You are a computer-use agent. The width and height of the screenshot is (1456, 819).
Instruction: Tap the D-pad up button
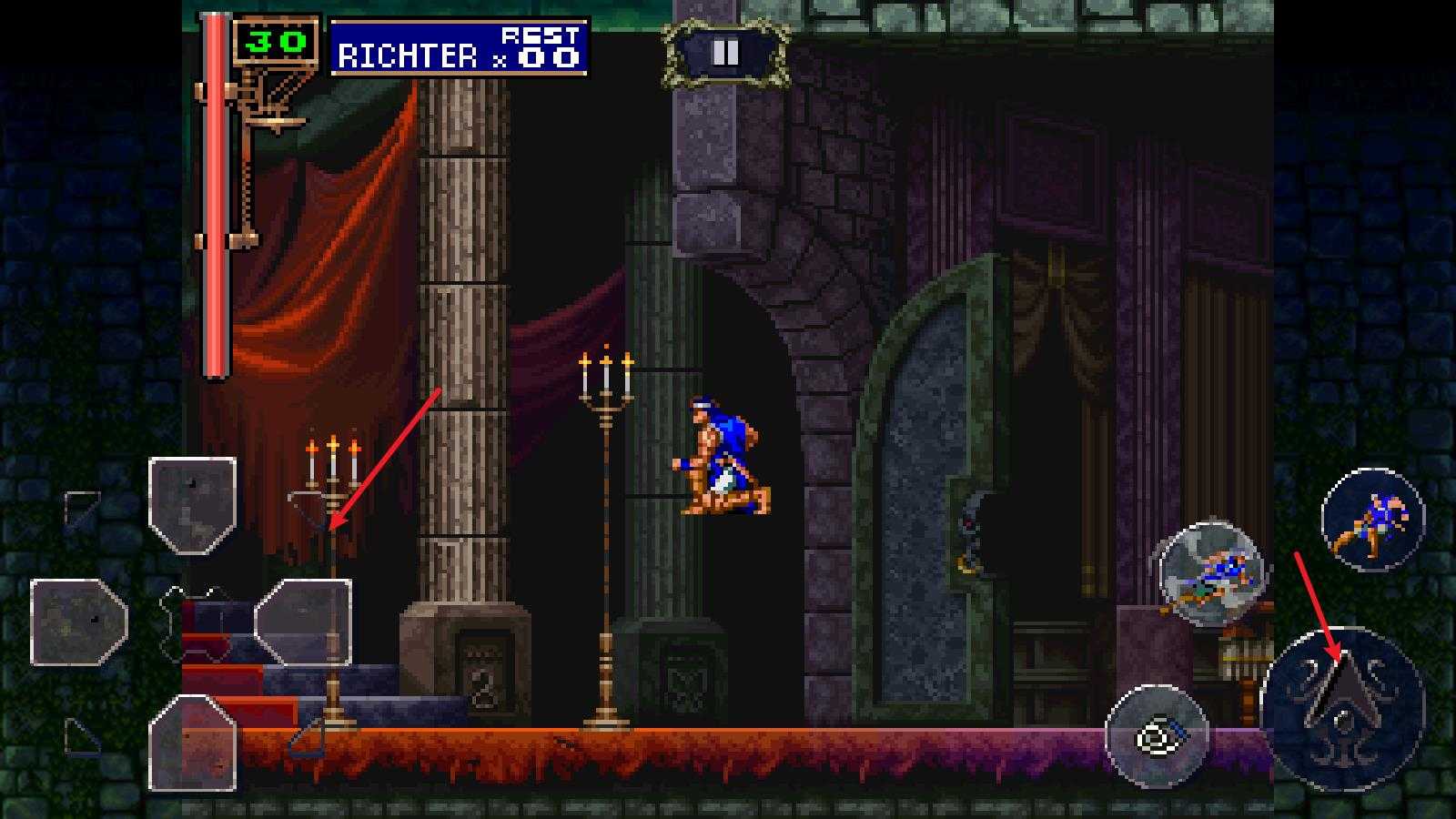[x=192, y=506]
